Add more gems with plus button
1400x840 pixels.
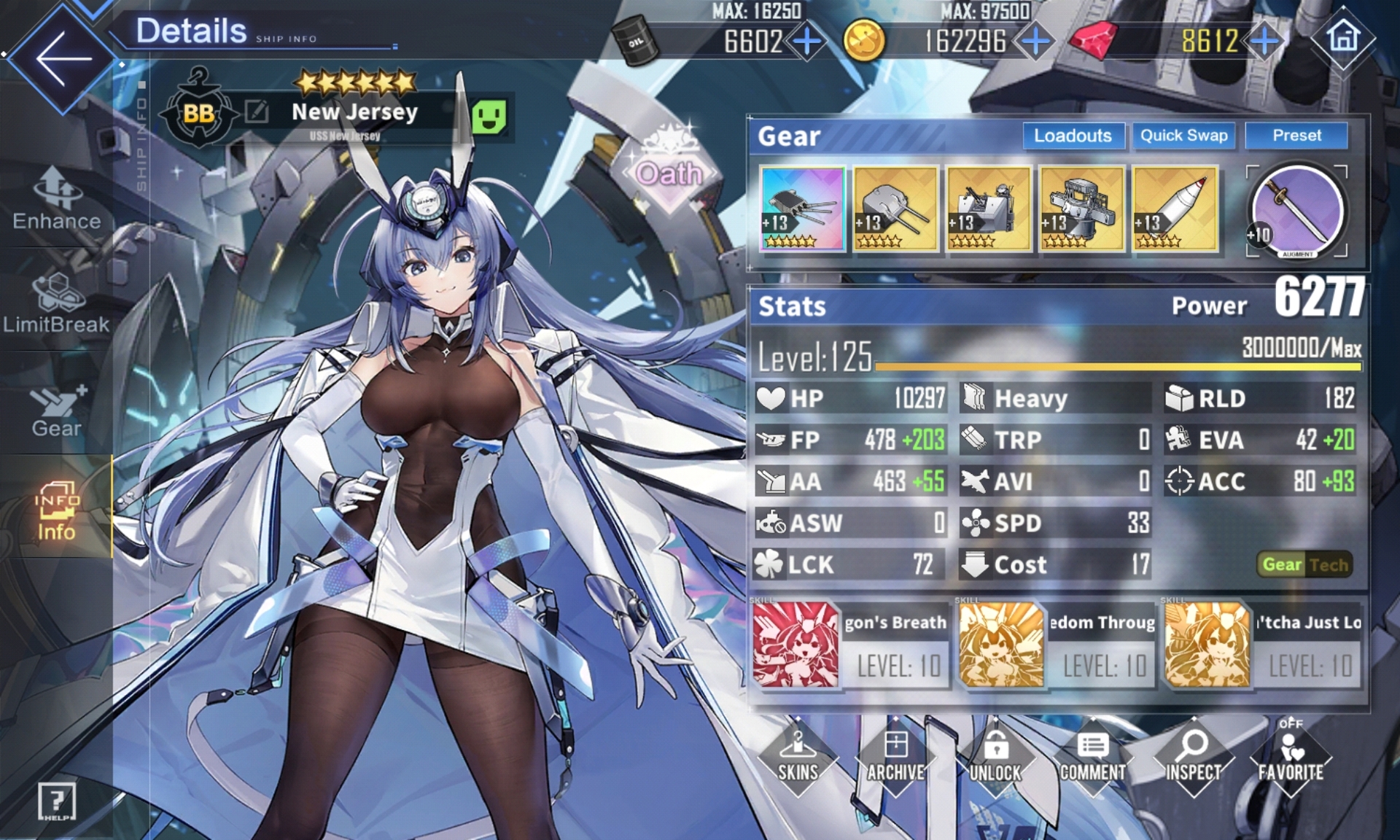click(1264, 42)
